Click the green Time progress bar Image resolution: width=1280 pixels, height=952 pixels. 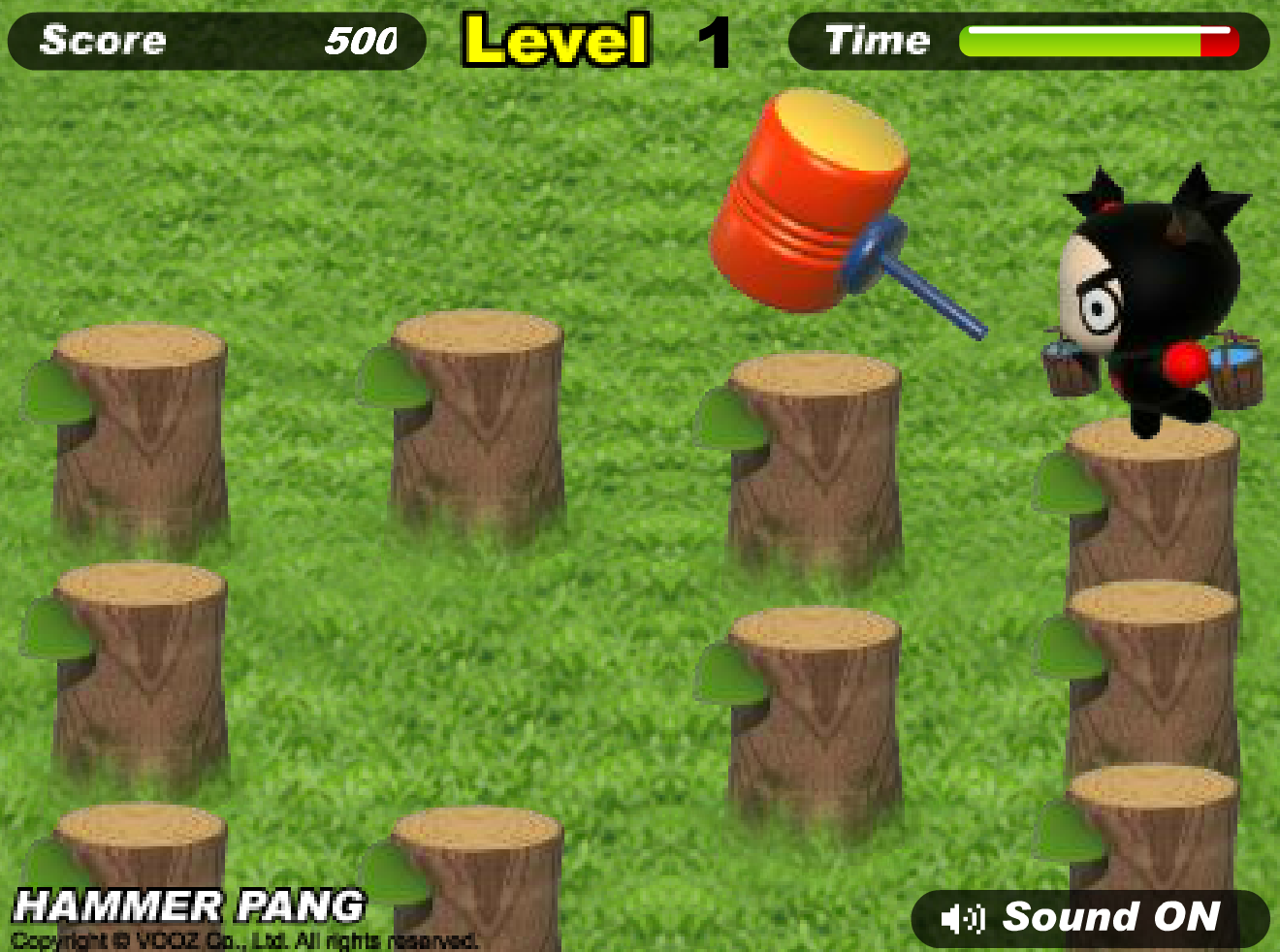[x=1076, y=41]
